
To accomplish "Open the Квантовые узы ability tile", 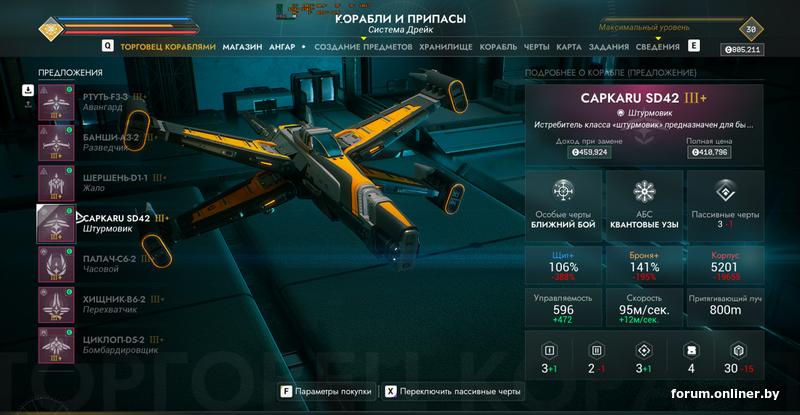I will [643, 206].
